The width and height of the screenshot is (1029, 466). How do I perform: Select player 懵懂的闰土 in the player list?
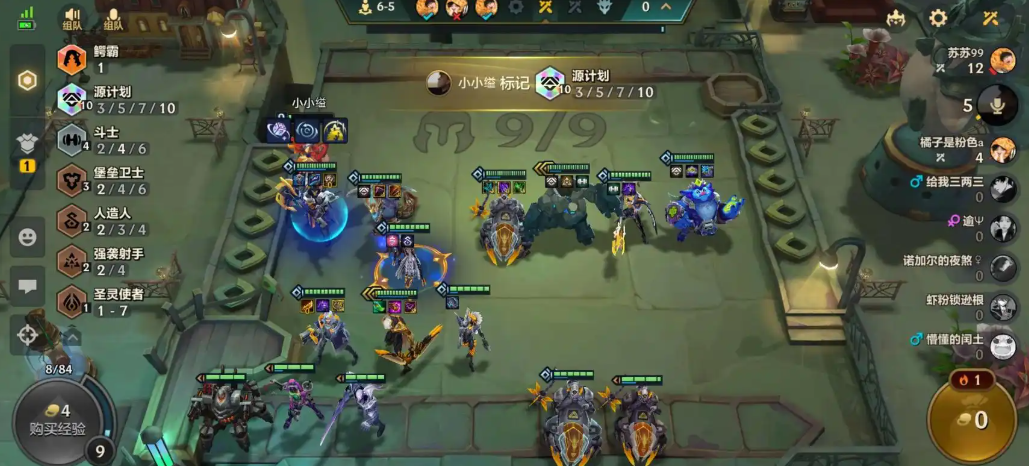tap(1002, 345)
